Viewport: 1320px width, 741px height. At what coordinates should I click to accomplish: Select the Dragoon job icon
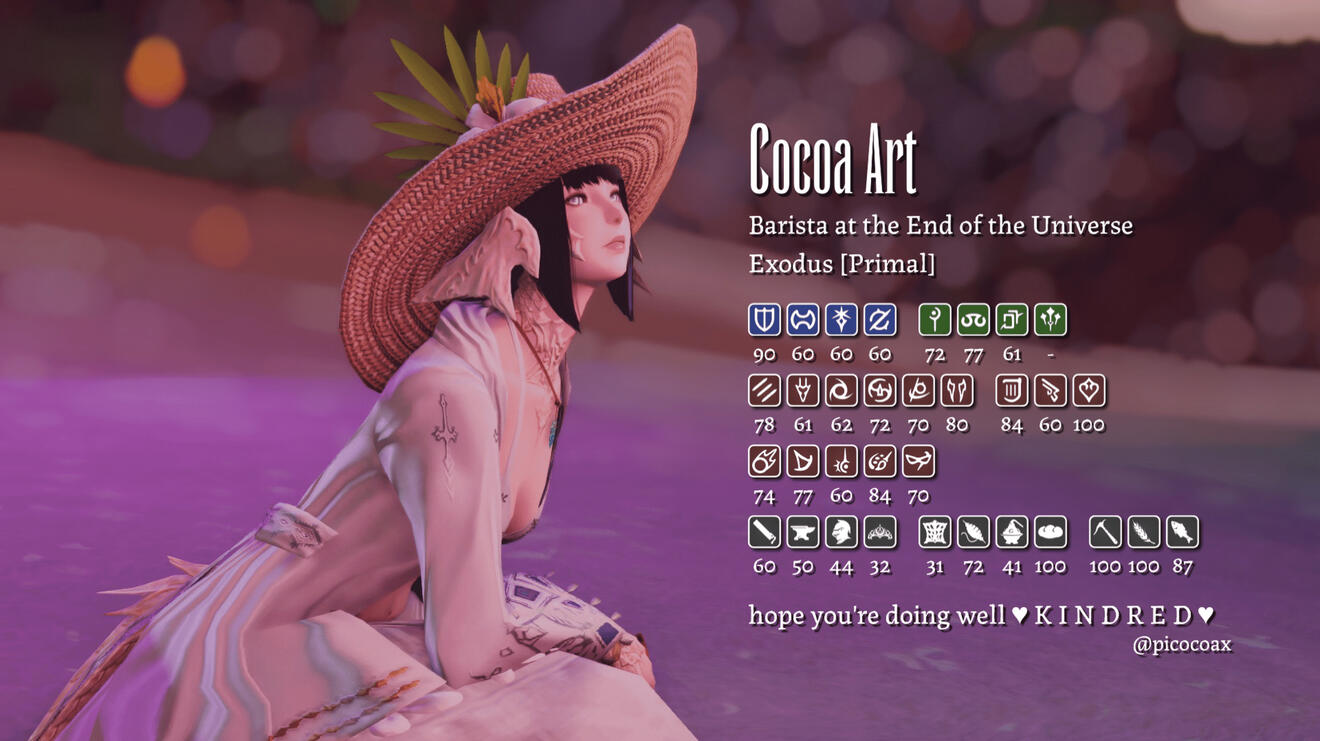(803, 391)
